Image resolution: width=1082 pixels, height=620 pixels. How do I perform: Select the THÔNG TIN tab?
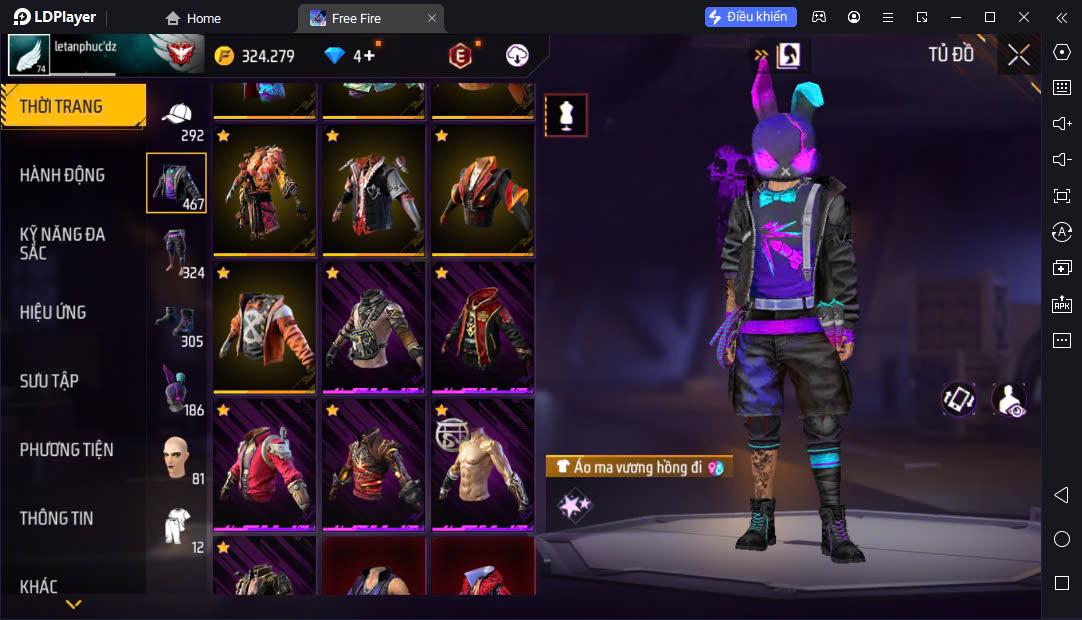click(x=56, y=518)
